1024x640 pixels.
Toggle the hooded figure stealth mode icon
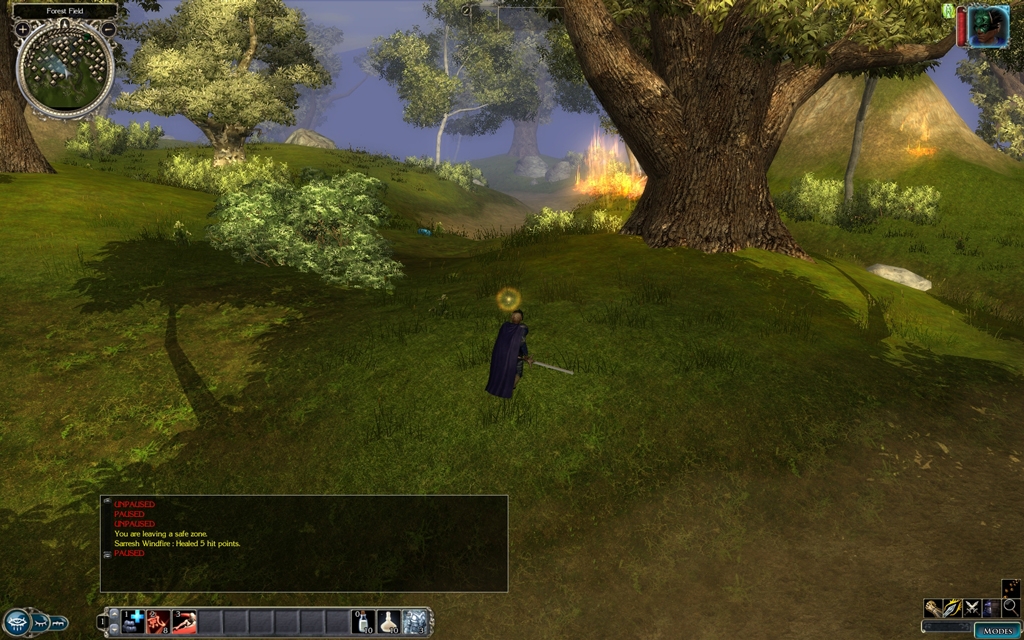point(991,607)
